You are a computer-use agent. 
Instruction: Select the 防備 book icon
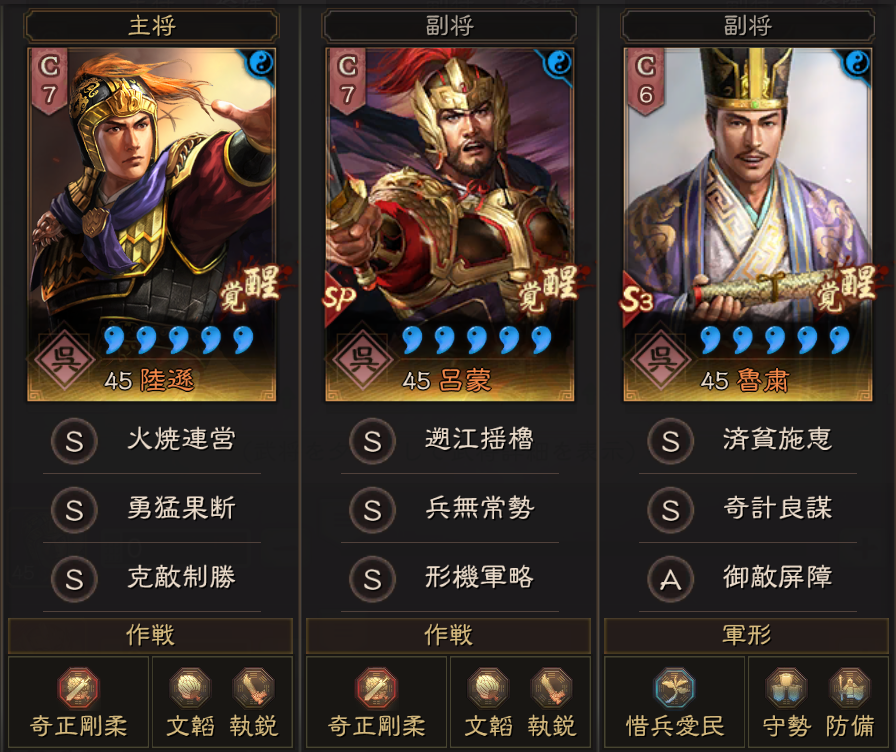tap(849, 688)
